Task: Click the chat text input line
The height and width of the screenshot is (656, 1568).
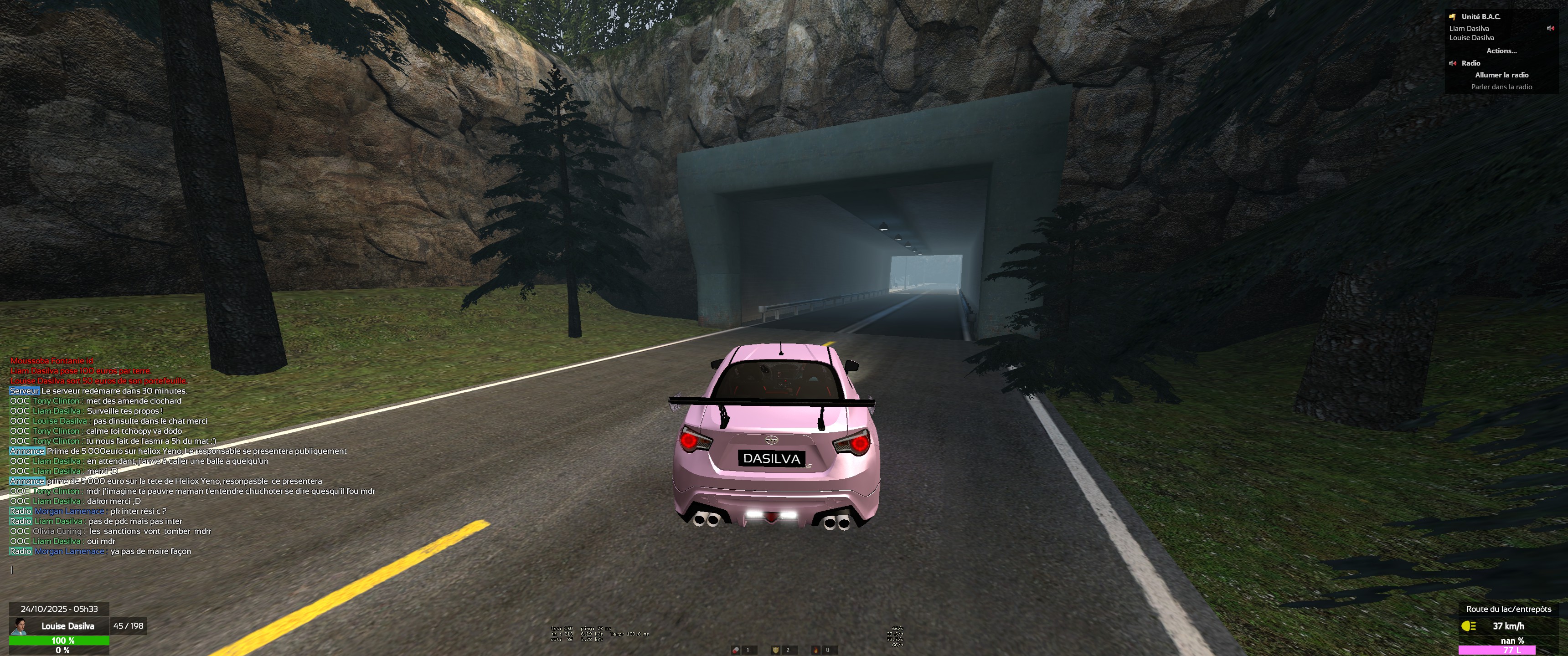Action: pyautogui.click(x=183, y=569)
